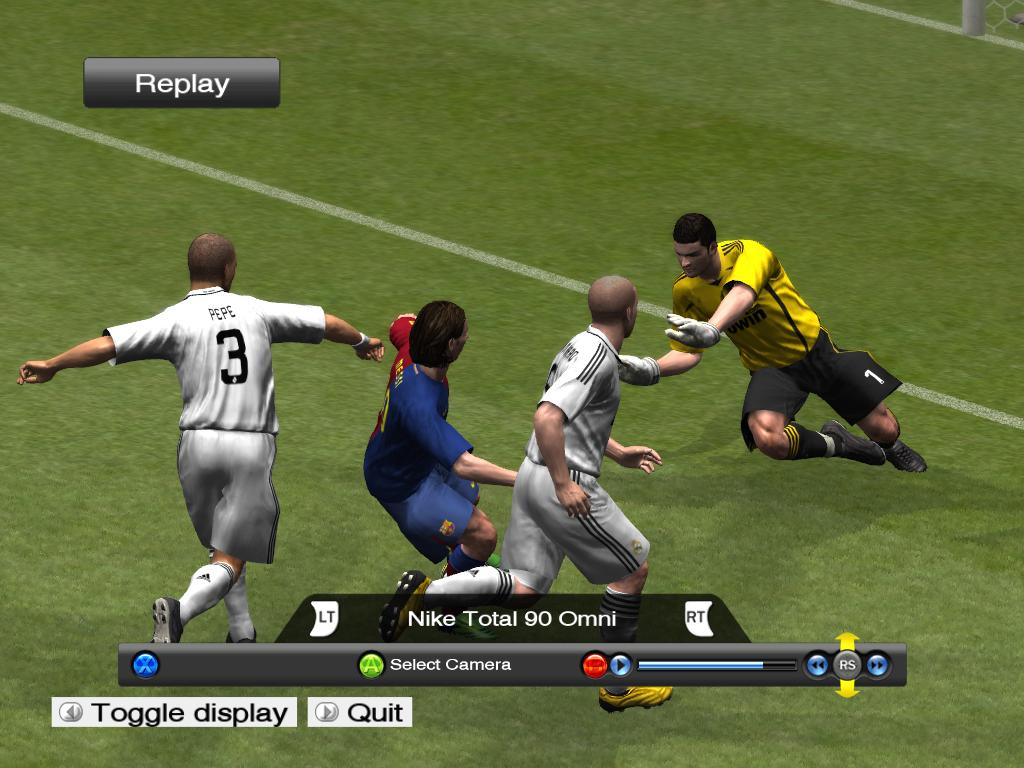
Task: Select the Nike Total 90 Omni focus label
Action: (x=511, y=619)
